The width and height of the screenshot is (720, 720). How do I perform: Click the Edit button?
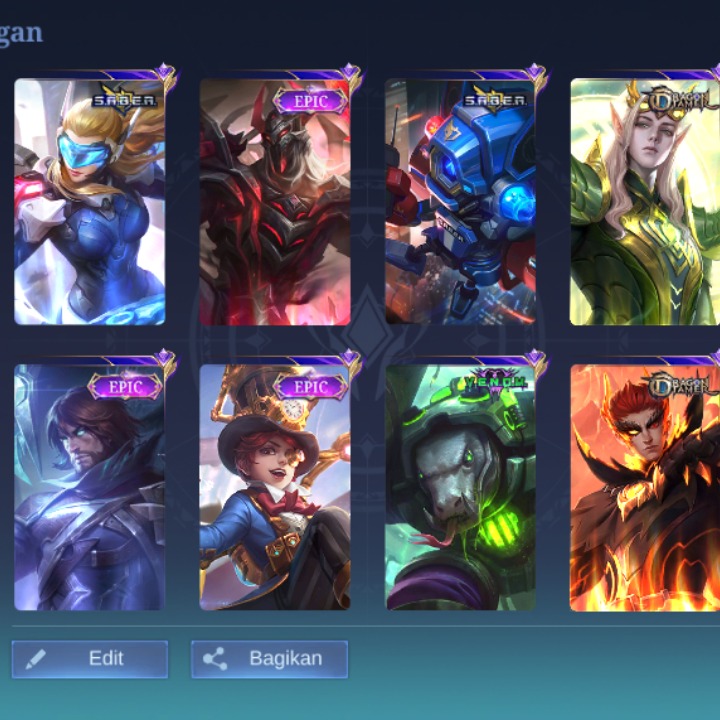(90, 659)
